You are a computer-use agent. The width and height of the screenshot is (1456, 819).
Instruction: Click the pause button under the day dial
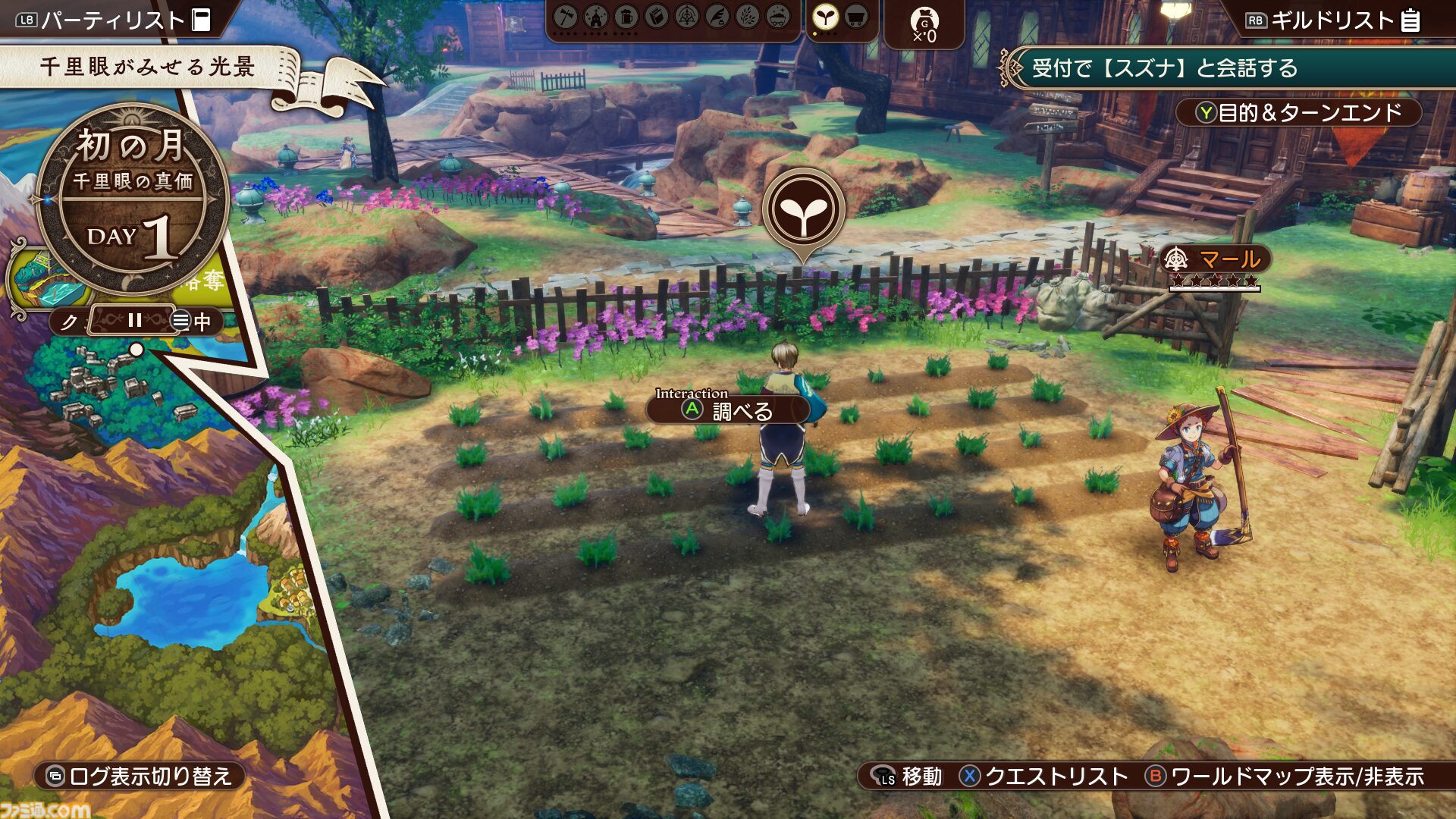click(x=135, y=320)
